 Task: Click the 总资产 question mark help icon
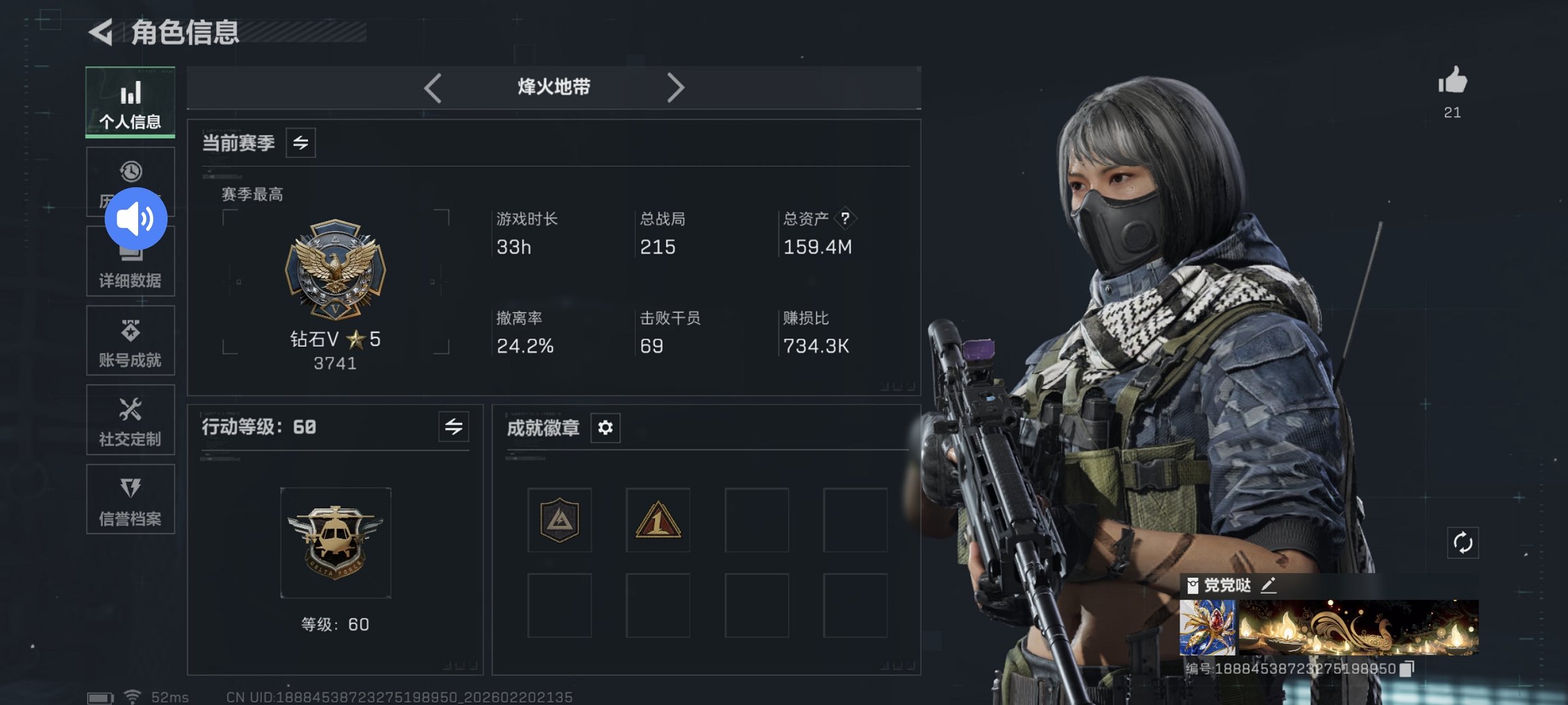click(x=845, y=218)
